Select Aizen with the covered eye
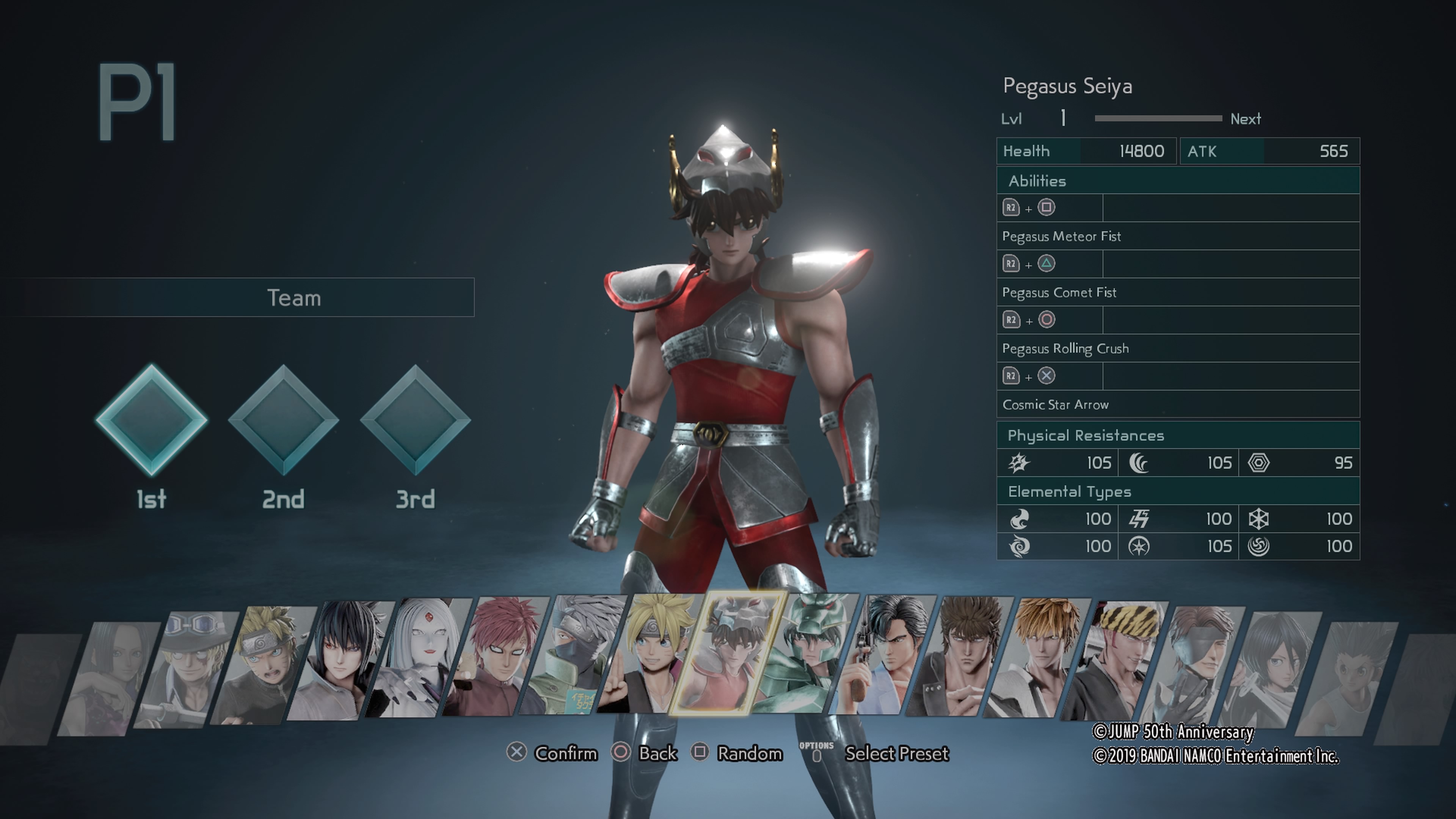Viewport: 1456px width, 819px height. point(1192,667)
